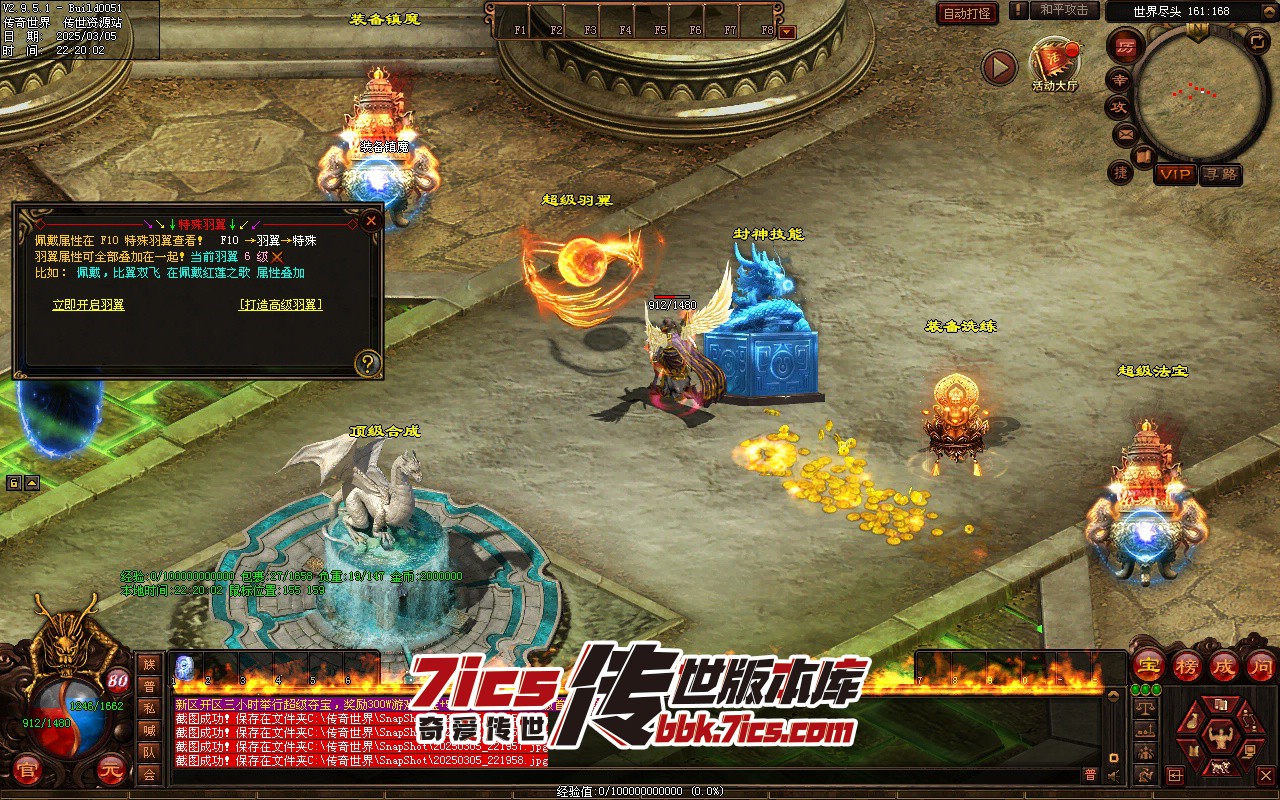
Task: Open the 活动大厅 events hall icon
Action: (1054, 62)
